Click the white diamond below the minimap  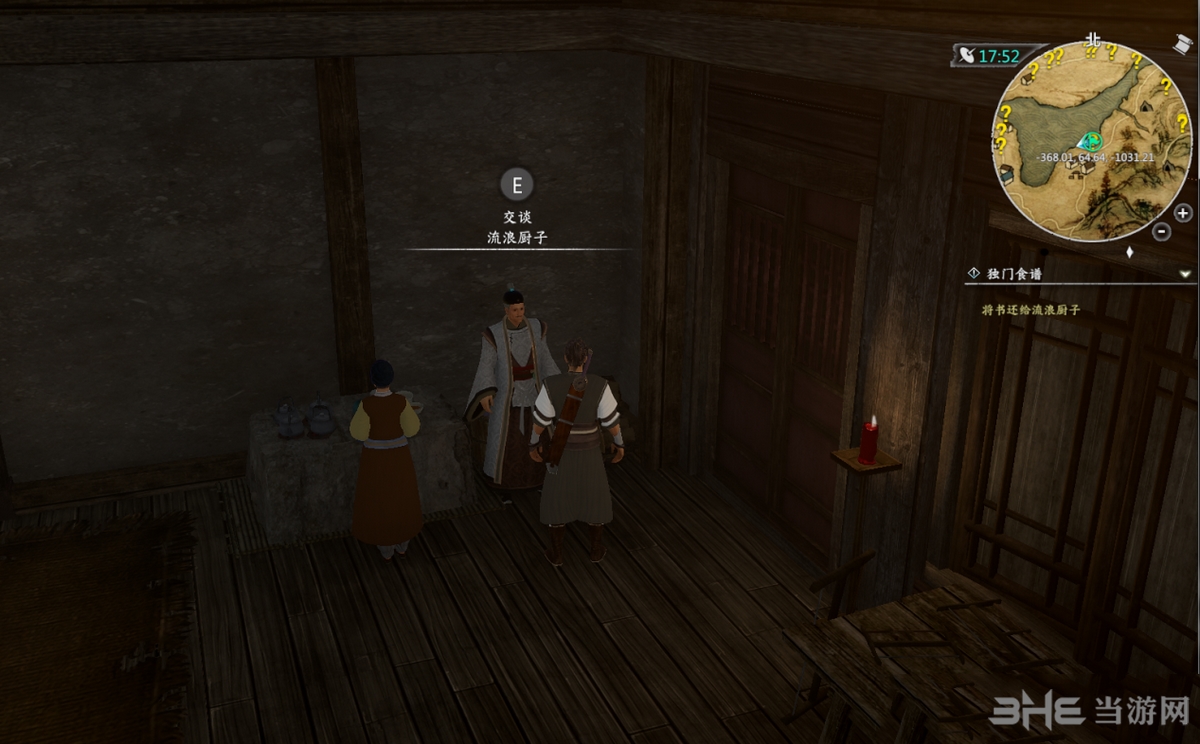tap(1129, 252)
